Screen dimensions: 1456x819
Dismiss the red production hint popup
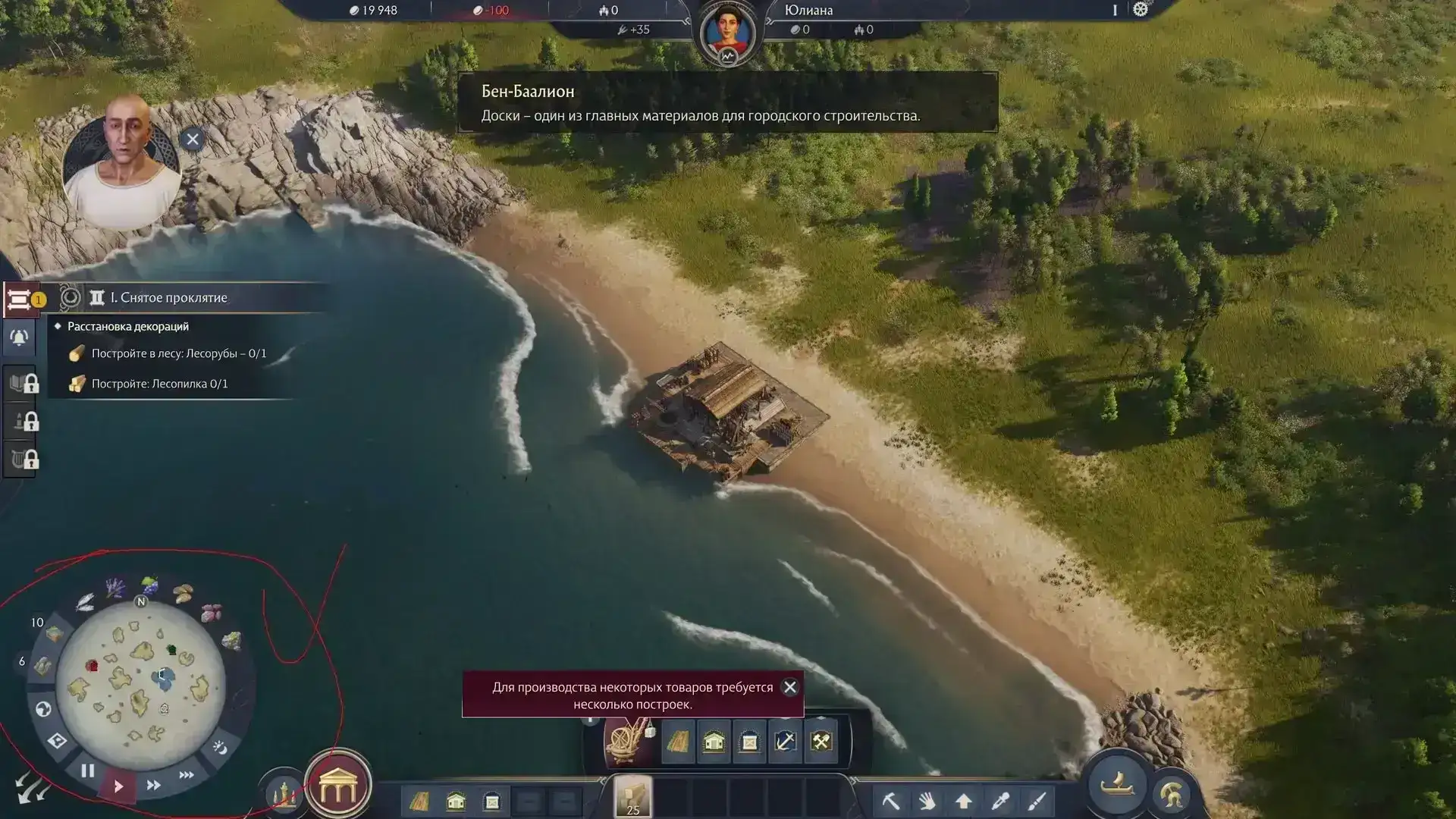tap(789, 687)
